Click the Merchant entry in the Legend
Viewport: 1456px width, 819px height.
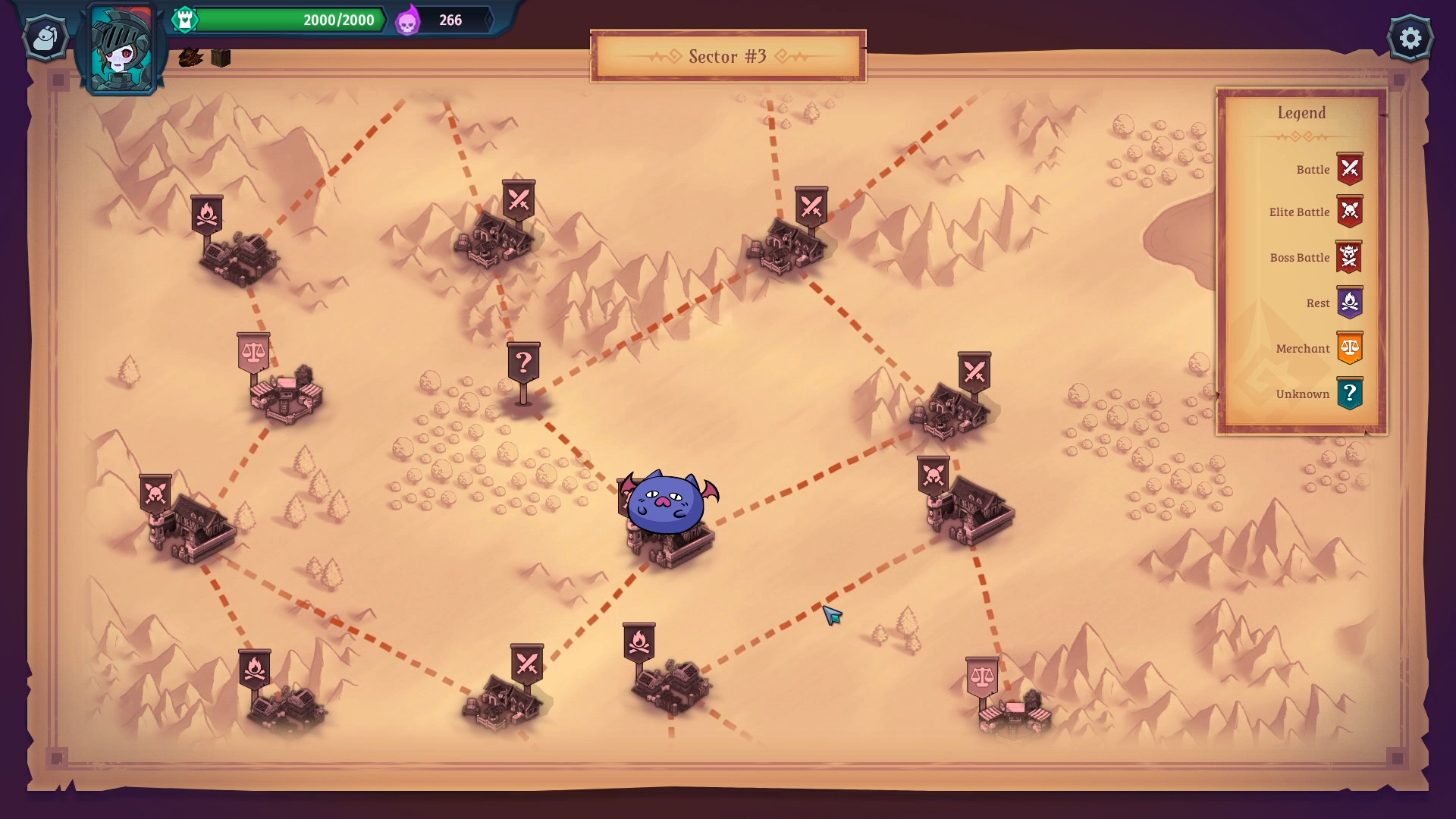pos(1318,349)
